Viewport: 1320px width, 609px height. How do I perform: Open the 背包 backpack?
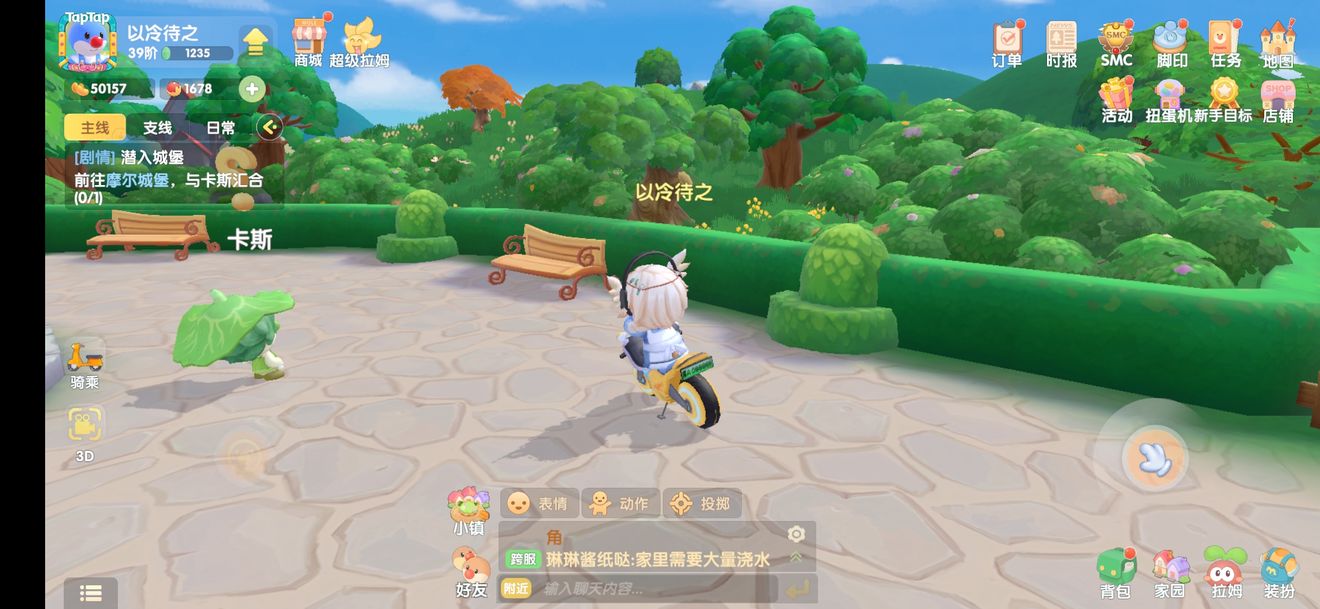[x=1115, y=573]
